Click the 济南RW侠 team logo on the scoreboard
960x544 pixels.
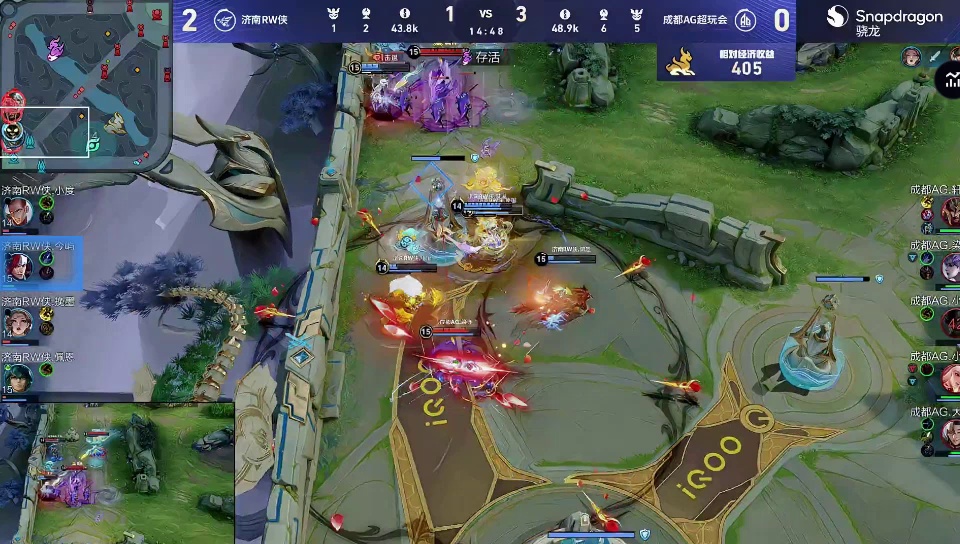pos(223,20)
